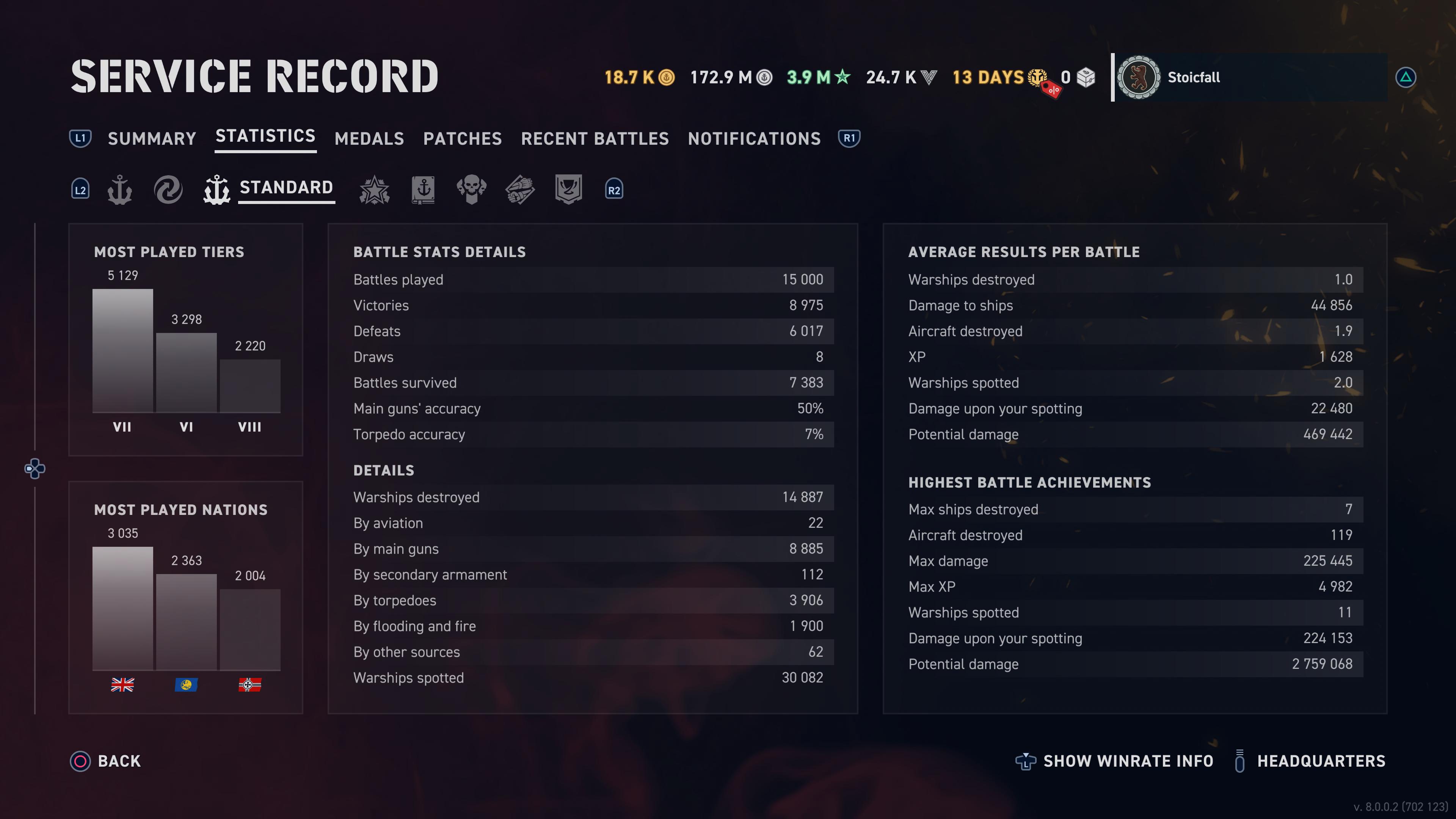Open the Medals tab
The height and width of the screenshot is (819, 1456).
tap(369, 138)
